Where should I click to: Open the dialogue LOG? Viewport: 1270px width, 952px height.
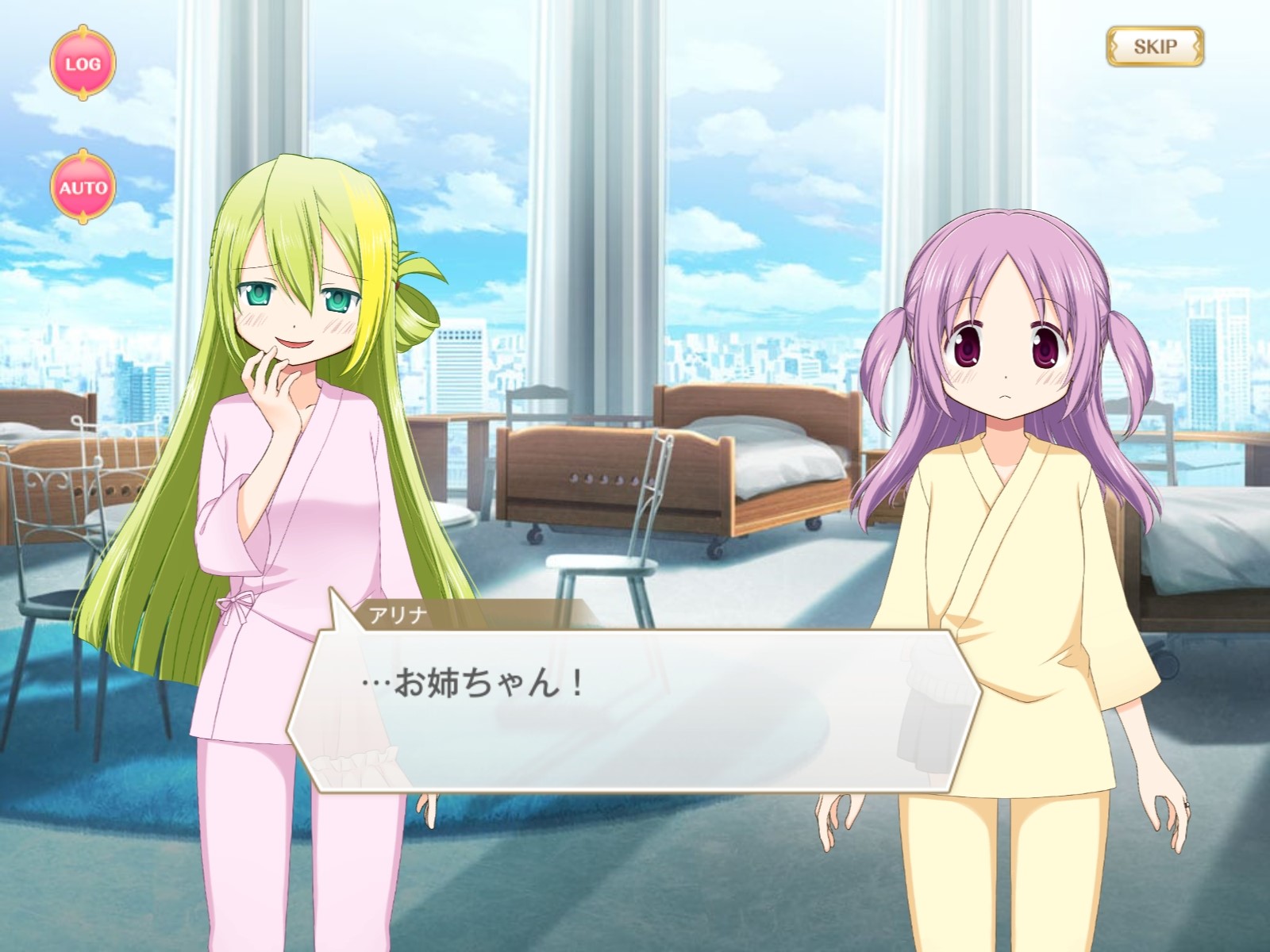point(83,63)
